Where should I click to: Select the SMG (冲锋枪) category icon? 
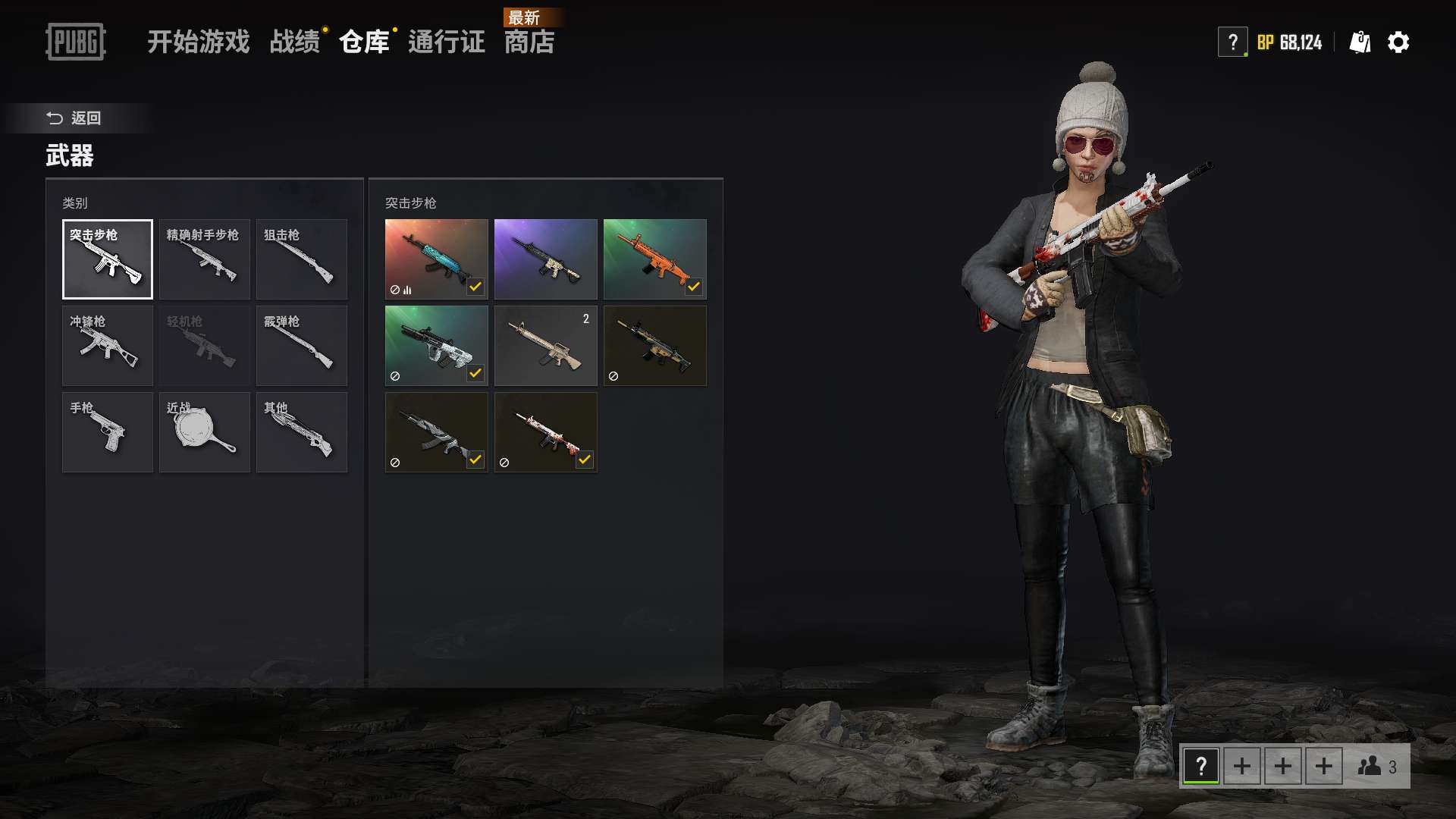[107, 345]
